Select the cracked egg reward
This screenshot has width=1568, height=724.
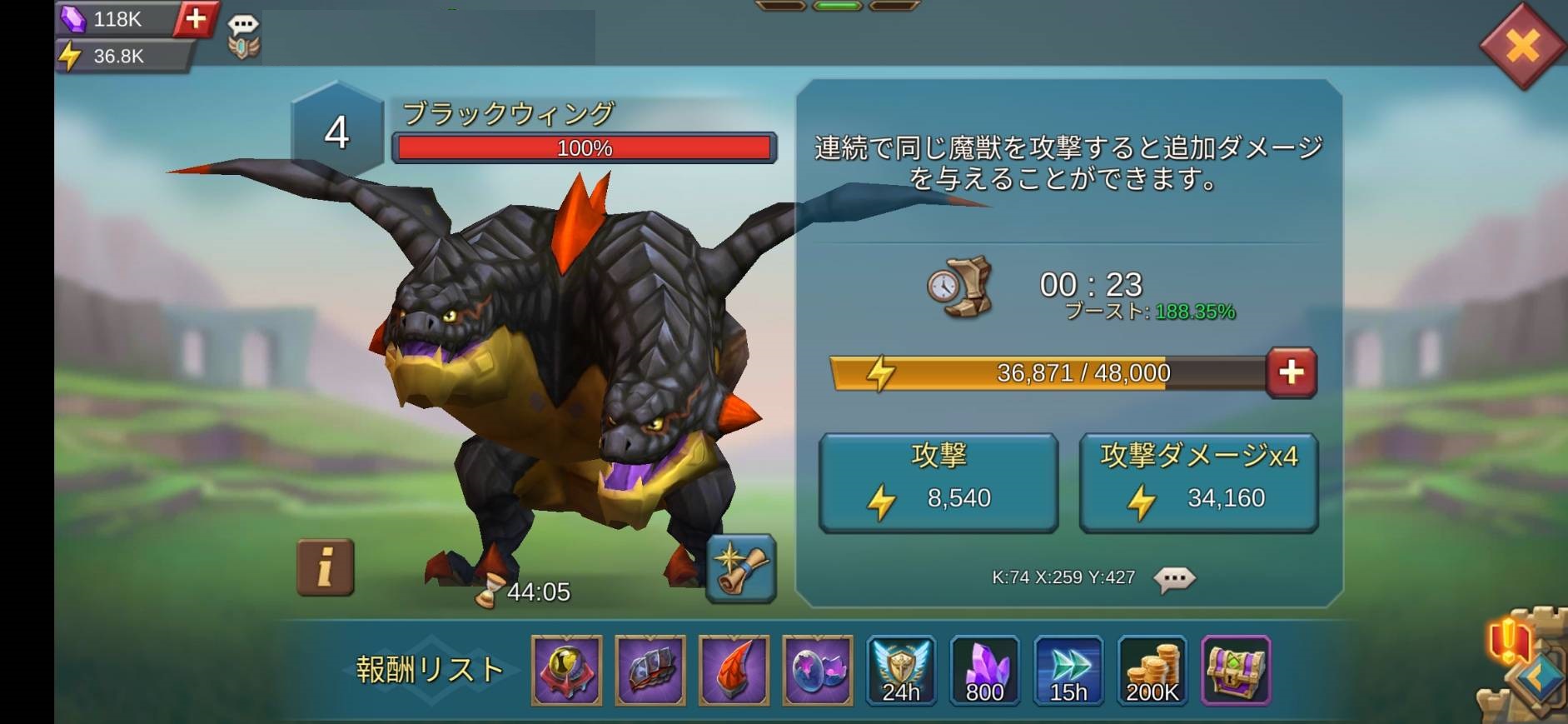(818, 671)
